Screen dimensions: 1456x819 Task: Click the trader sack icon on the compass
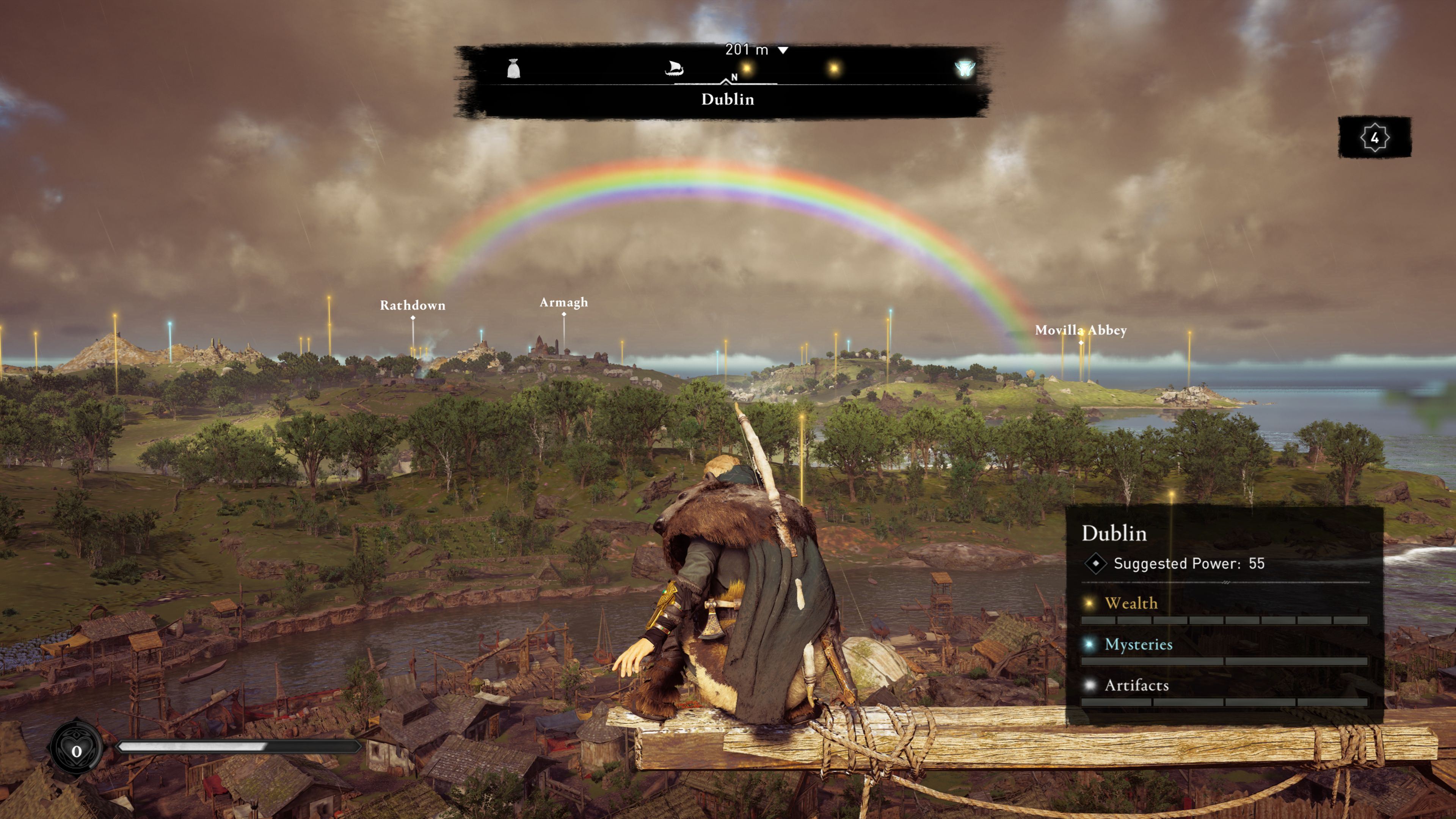click(x=513, y=69)
